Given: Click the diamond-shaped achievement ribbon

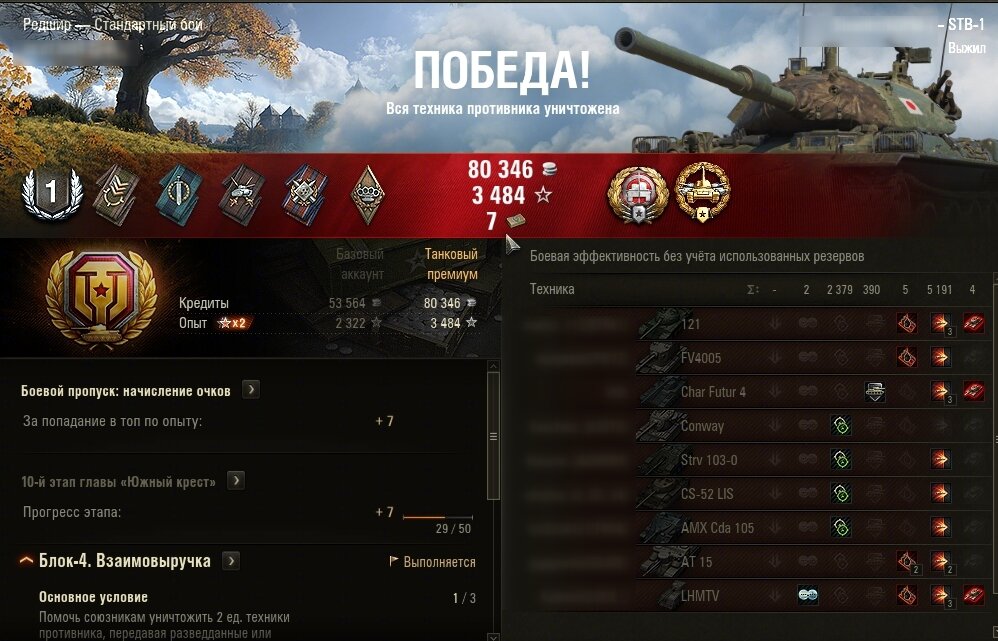Looking at the screenshot, I should click(371, 193).
